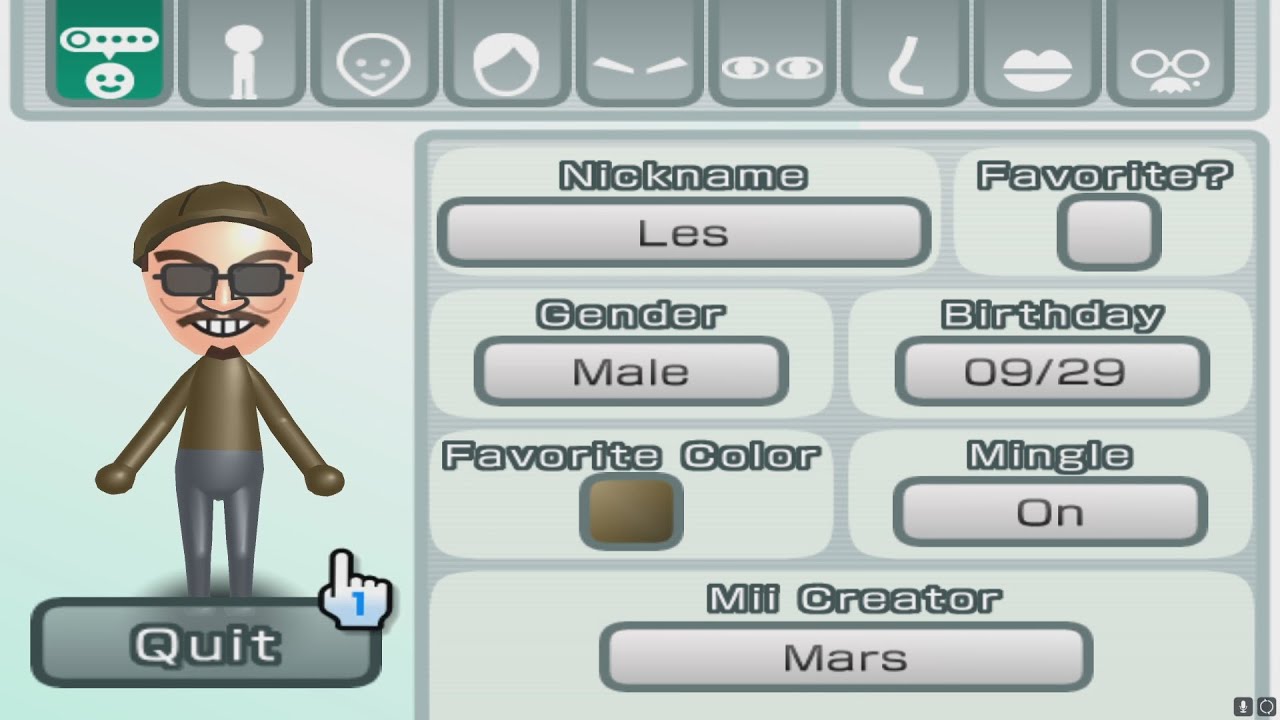The width and height of the screenshot is (1280, 720).
Task: Edit the Mii Creator field reading Mars
Action: (846, 657)
